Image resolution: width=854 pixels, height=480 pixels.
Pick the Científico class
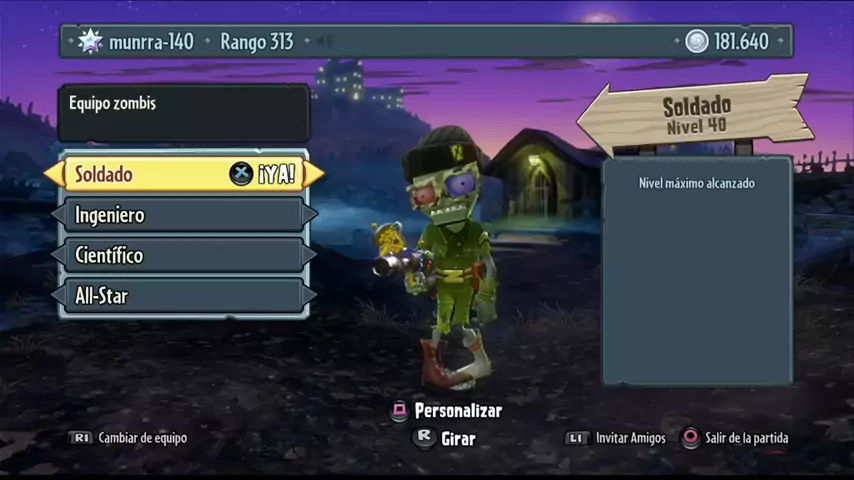tap(184, 255)
